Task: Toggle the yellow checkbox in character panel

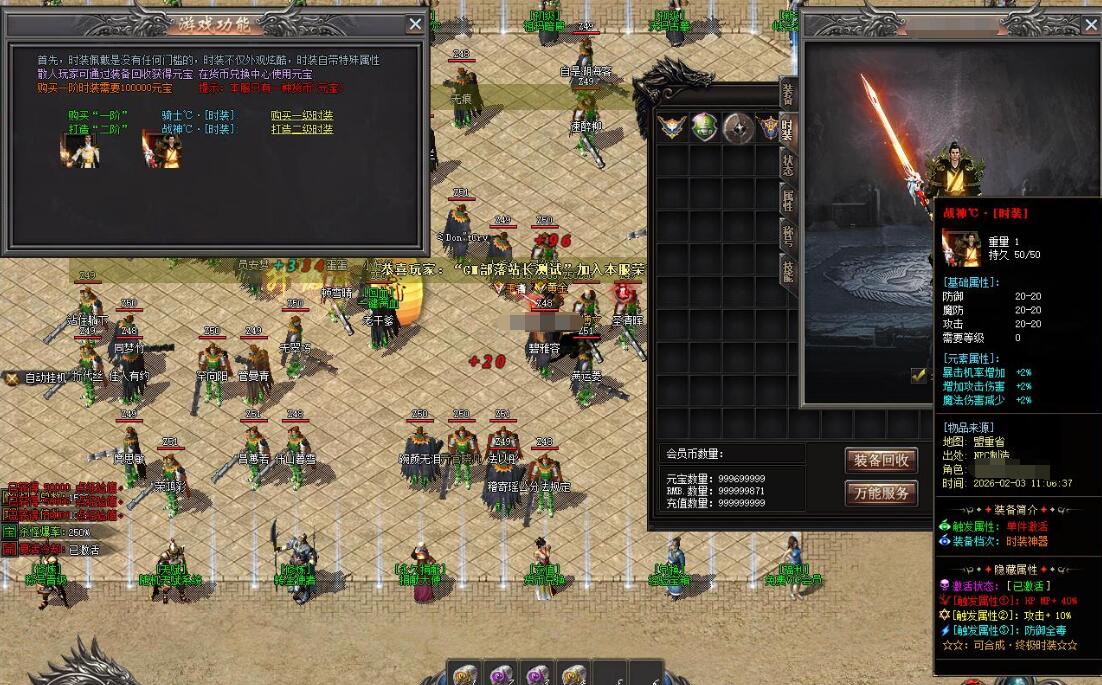Action: coord(919,375)
